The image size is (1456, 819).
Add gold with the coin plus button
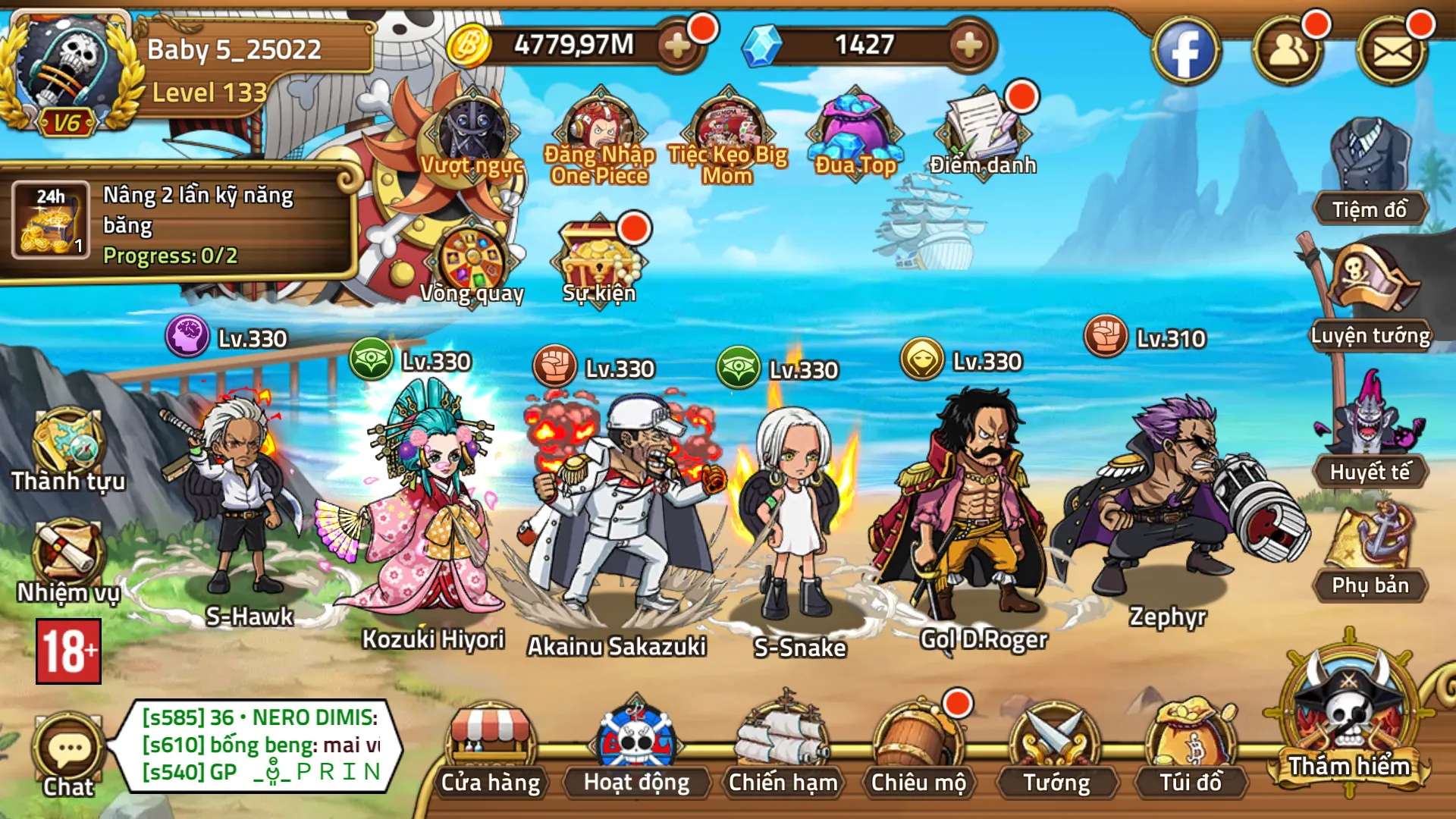point(677,45)
